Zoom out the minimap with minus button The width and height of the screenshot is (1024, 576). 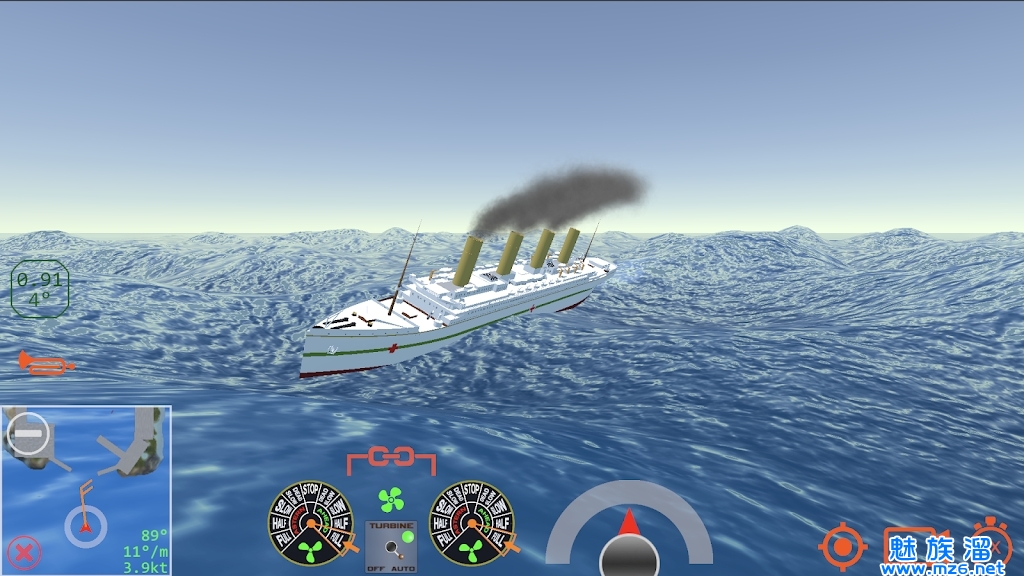28,433
